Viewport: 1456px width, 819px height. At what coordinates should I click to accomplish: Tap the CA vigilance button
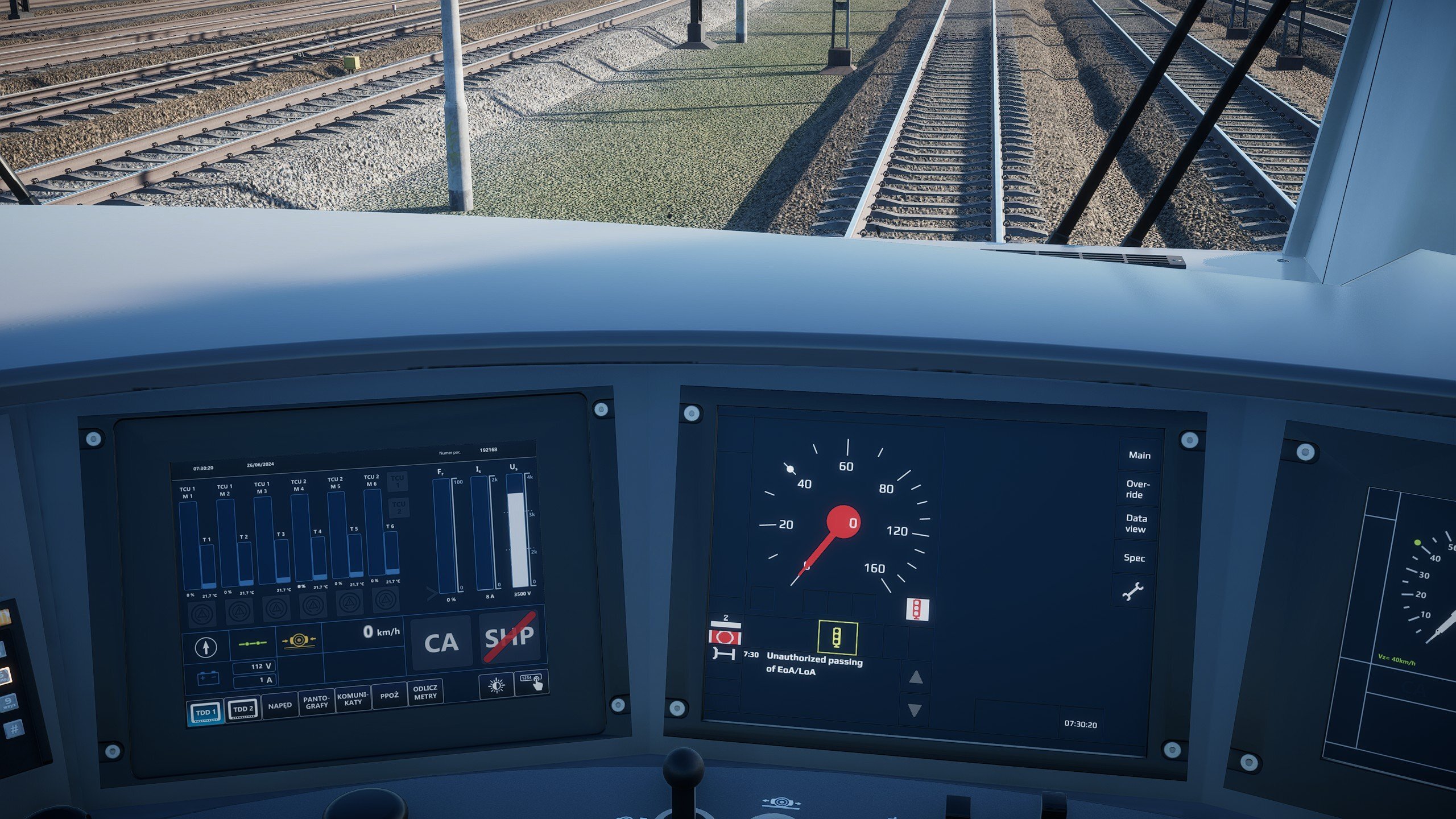tap(441, 643)
